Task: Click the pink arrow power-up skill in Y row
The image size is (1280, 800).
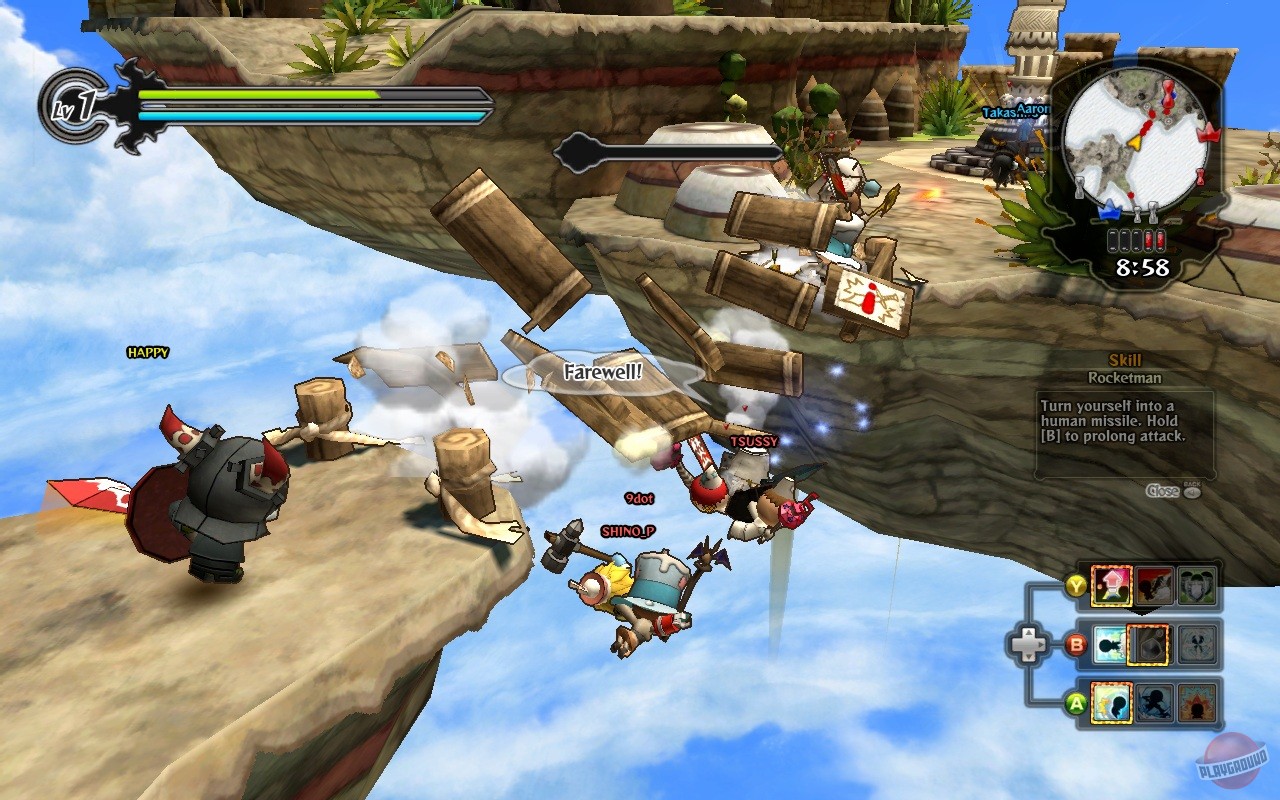Action: 1111,585
